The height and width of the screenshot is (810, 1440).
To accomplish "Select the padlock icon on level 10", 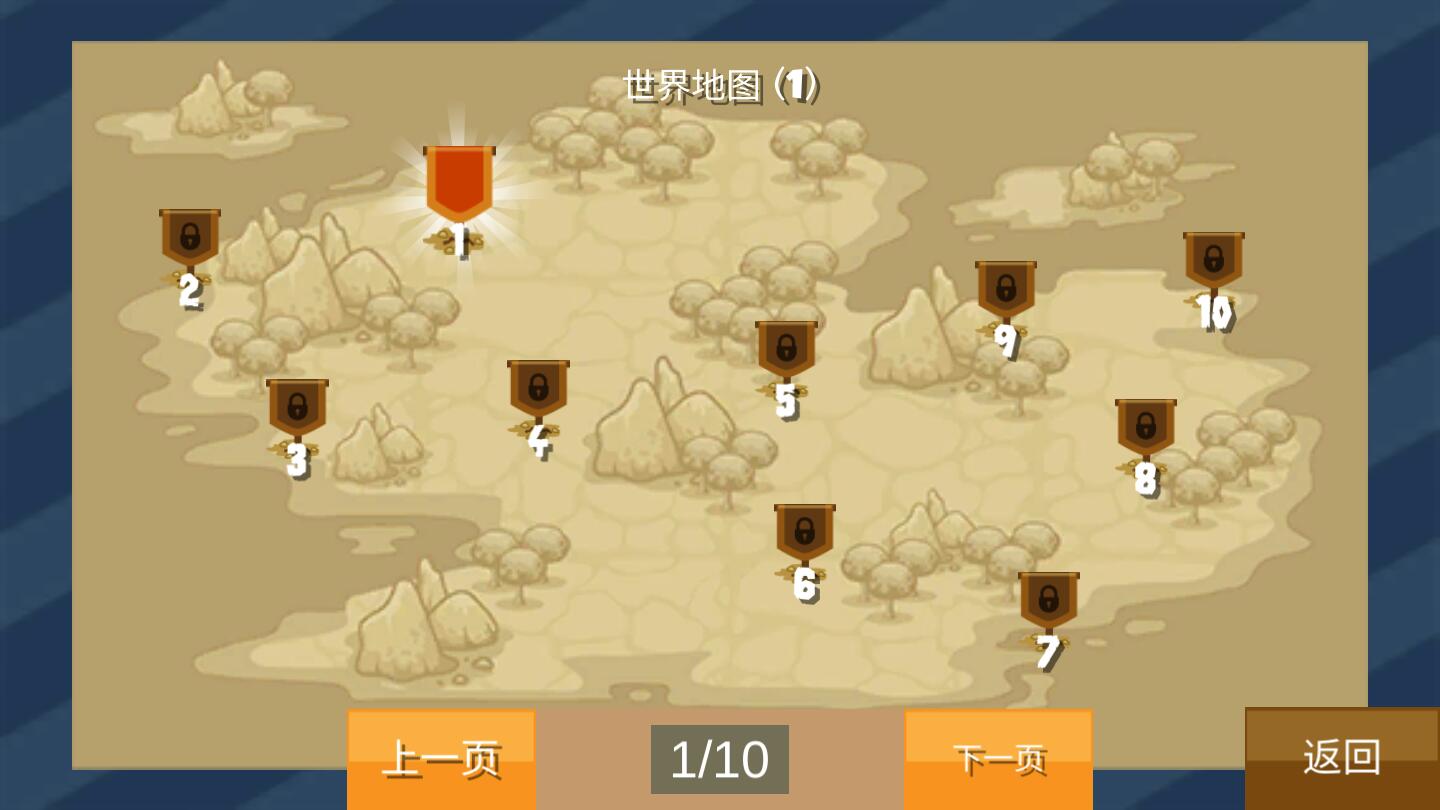I will (1211, 256).
